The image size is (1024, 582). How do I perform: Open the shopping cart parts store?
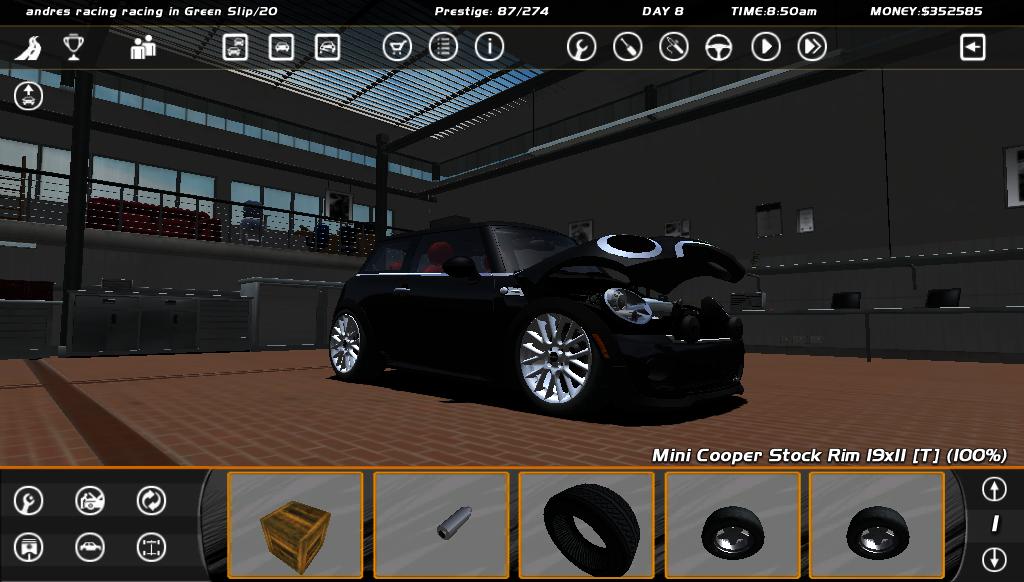[x=397, y=47]
